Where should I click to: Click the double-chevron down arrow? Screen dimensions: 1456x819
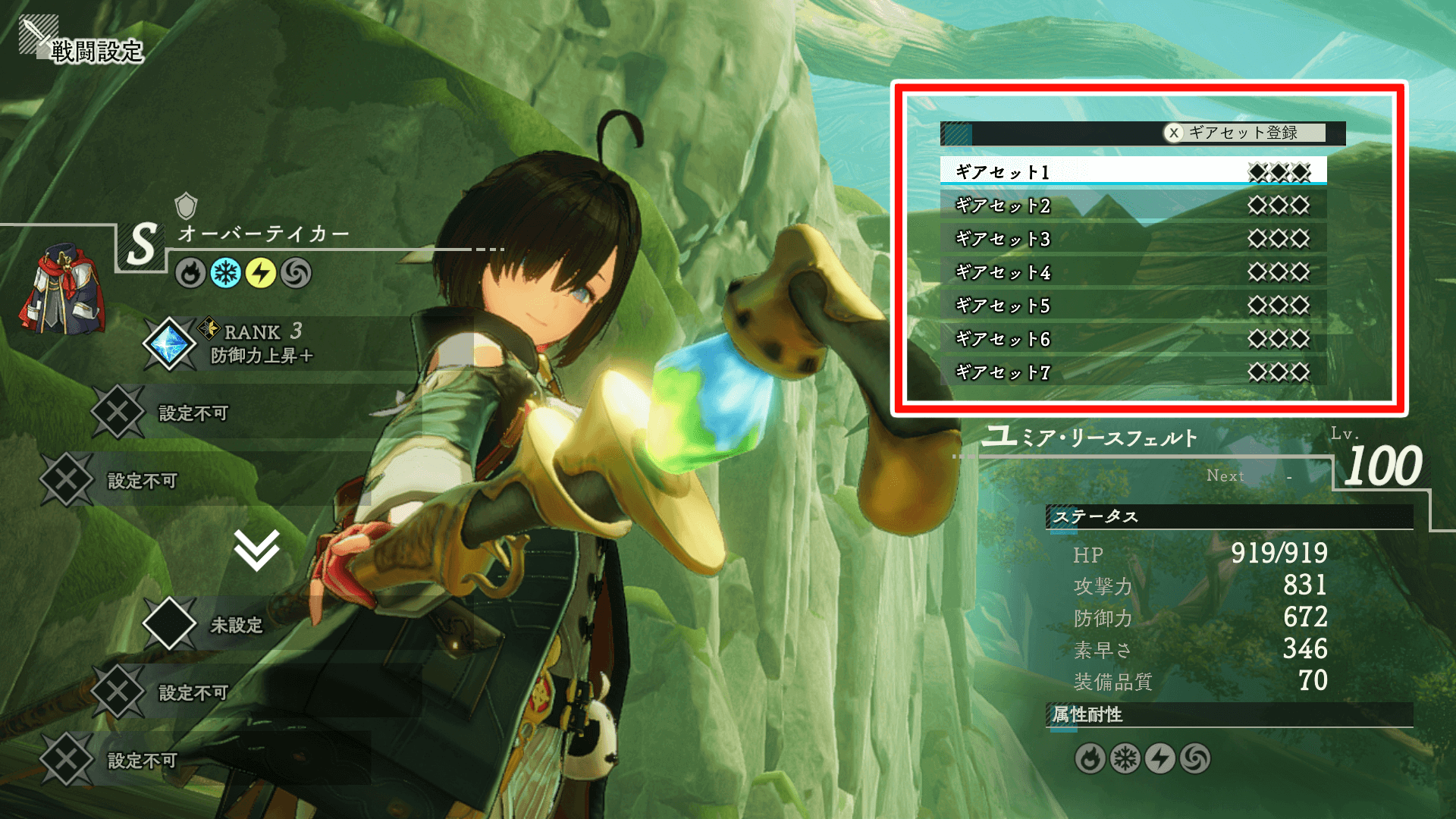click(256, 549)
